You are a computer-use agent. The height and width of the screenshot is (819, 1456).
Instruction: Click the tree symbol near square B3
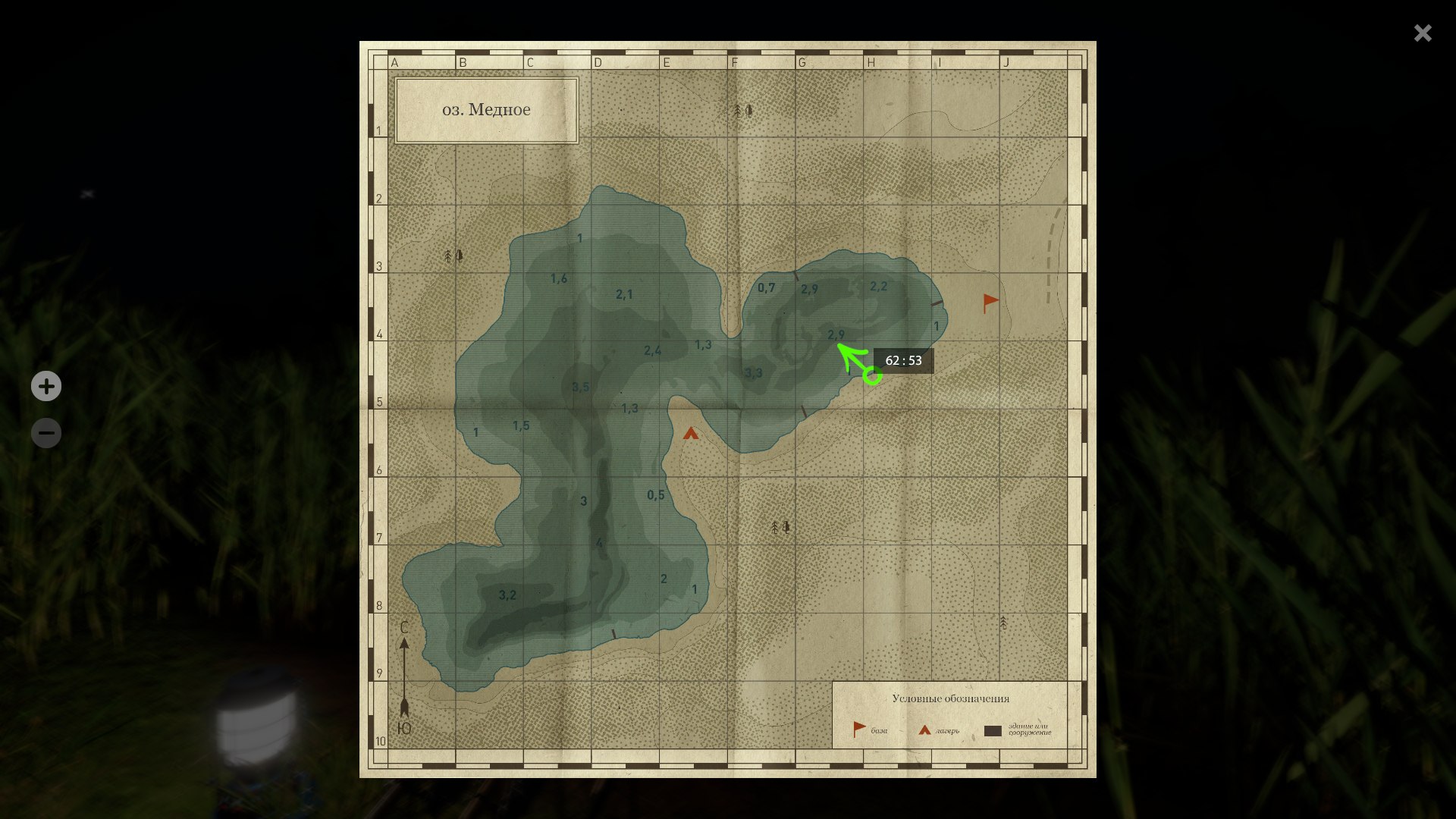pyautogui.click(x=453, y=256)
